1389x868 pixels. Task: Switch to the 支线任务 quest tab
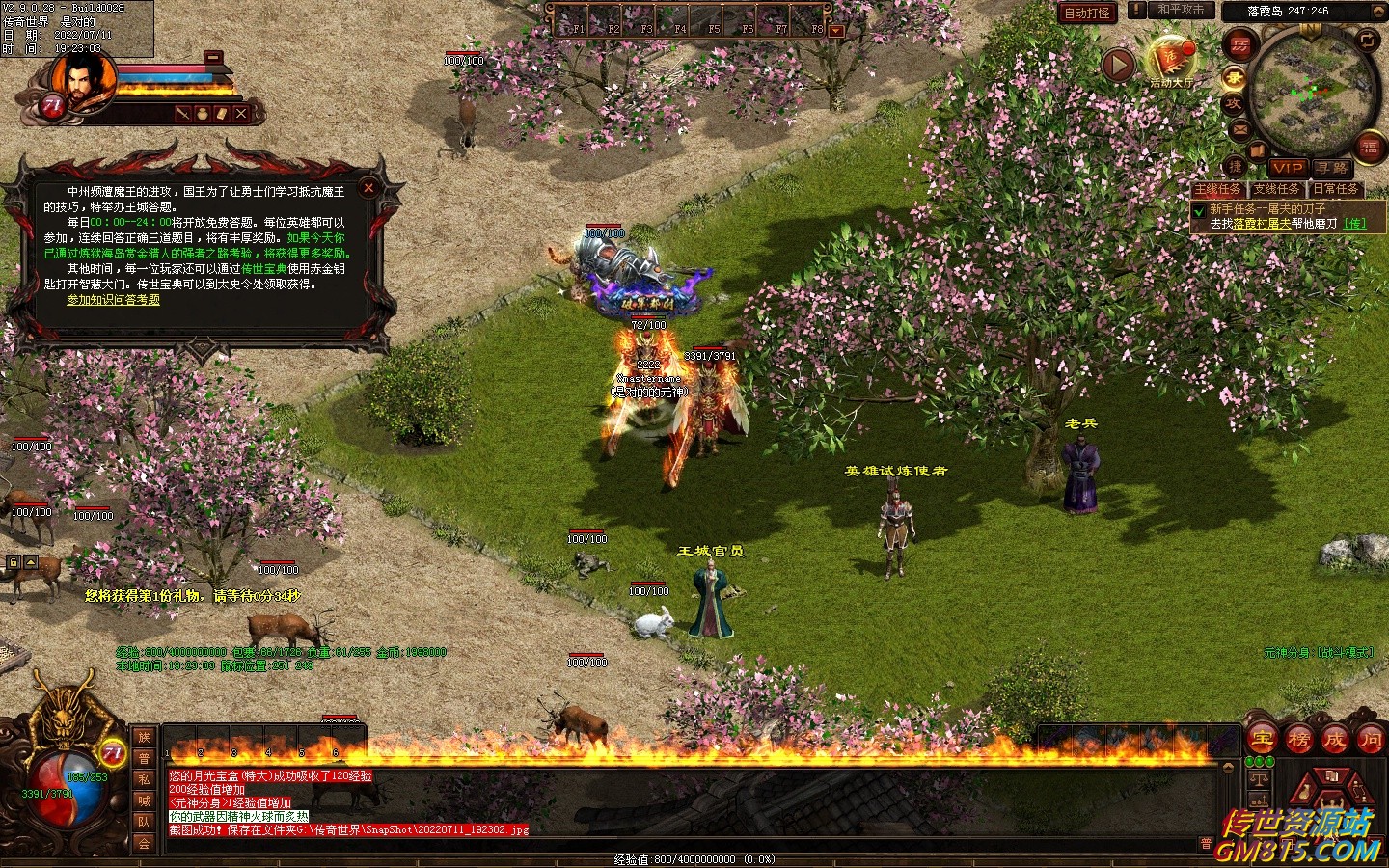[1277, 189]
